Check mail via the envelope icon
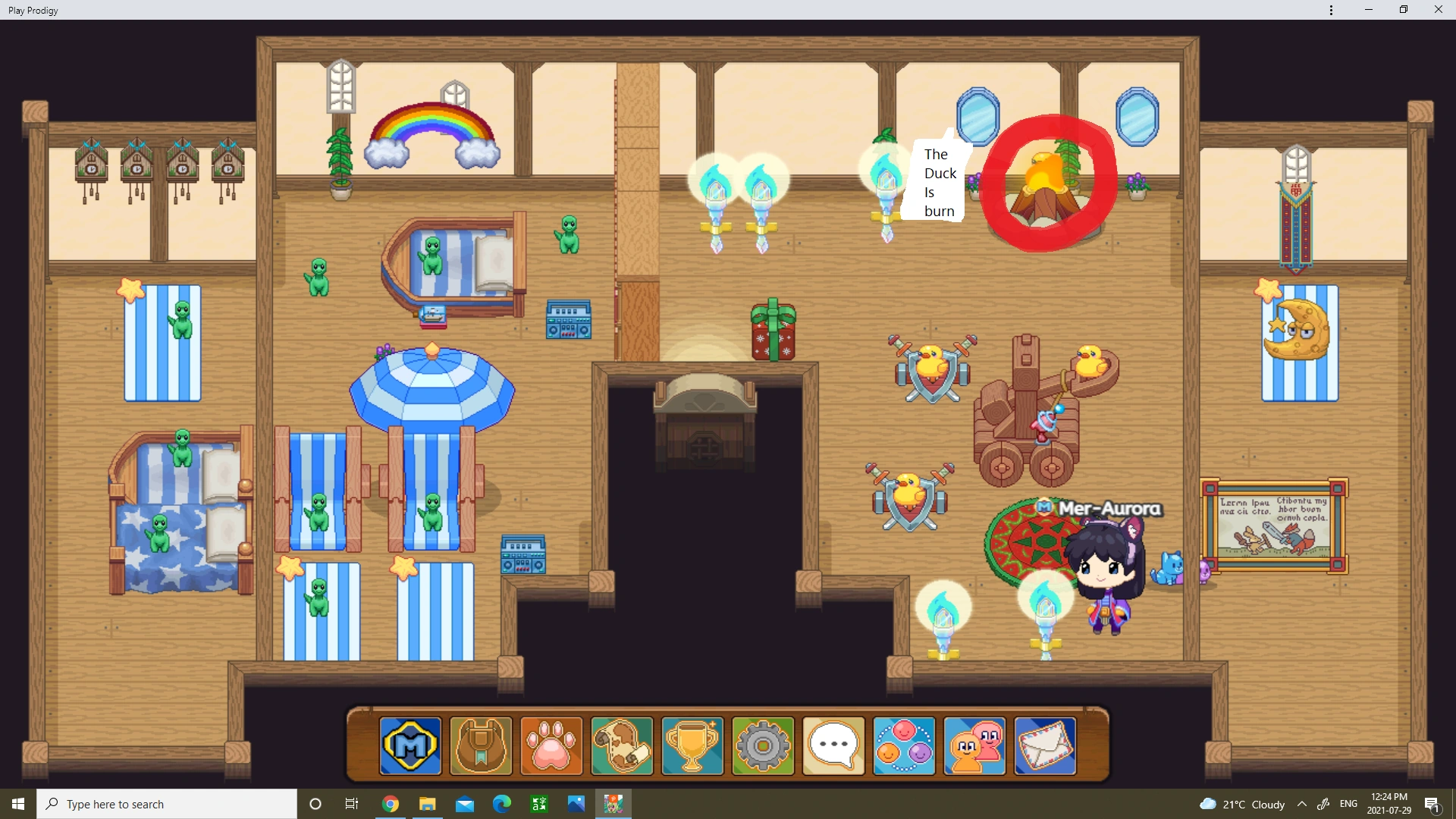The width and height of the screenshot is (1456, 819). coord(1045,747)
